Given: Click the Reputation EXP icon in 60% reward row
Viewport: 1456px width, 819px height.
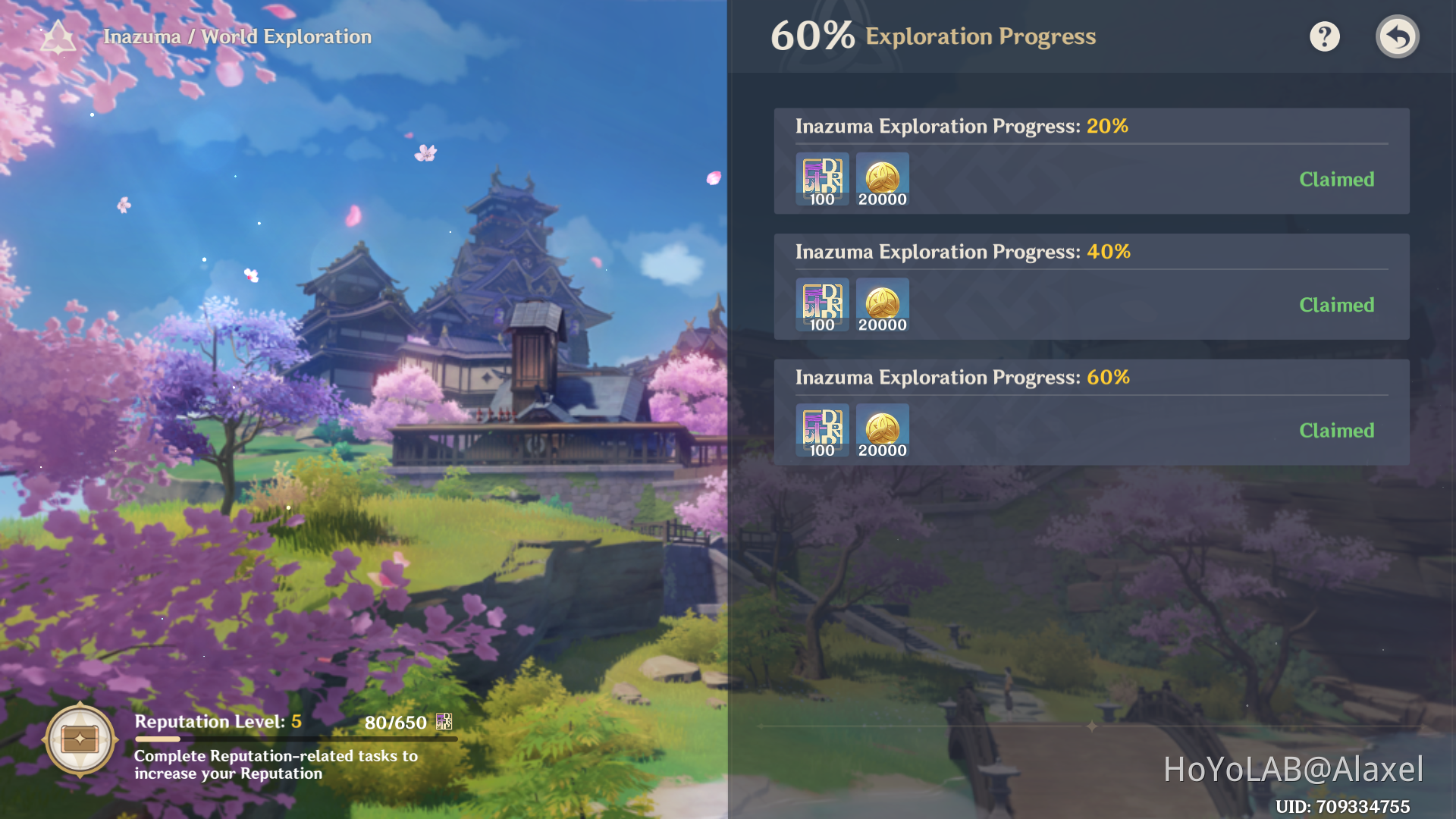Looking at the screenshot, I should (x=822, y=431).
